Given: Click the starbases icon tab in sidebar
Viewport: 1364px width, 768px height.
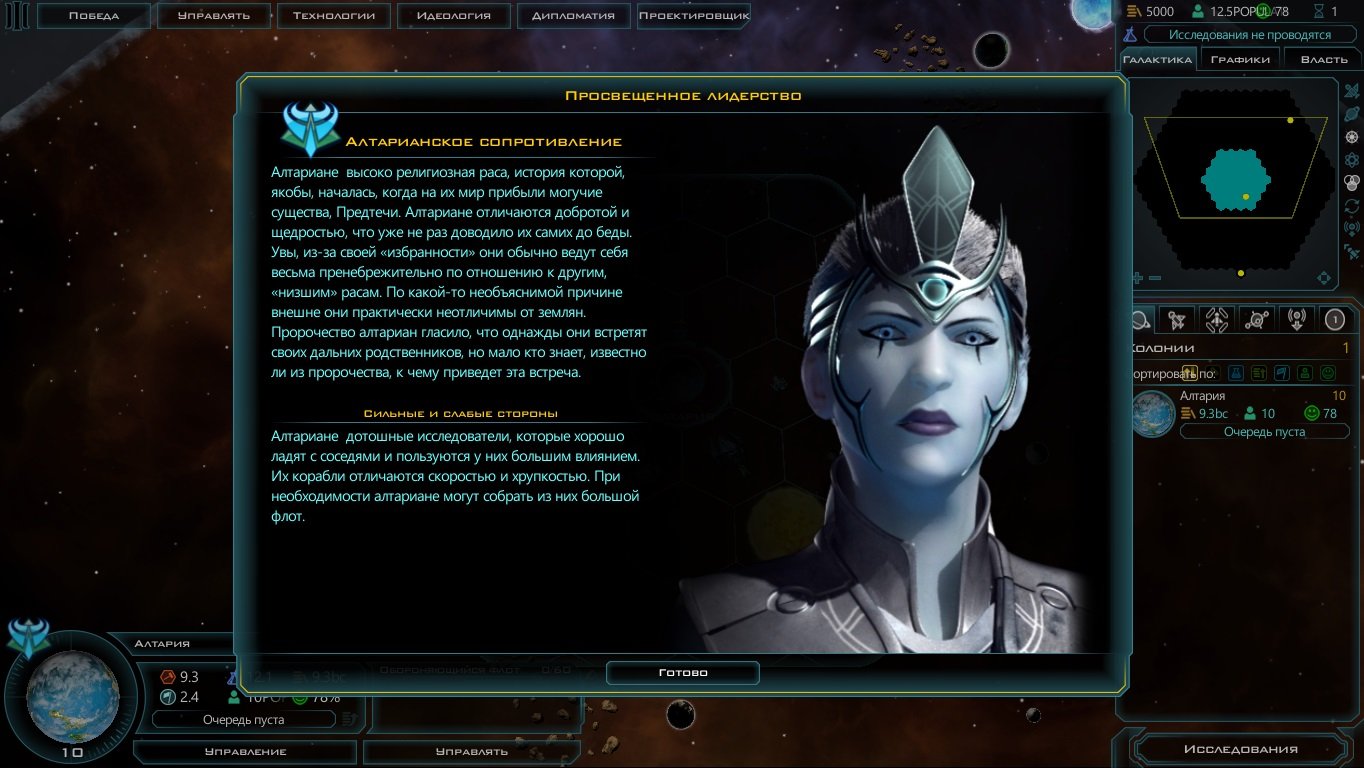Looking at the screenshot, I should pos(1257,318).
